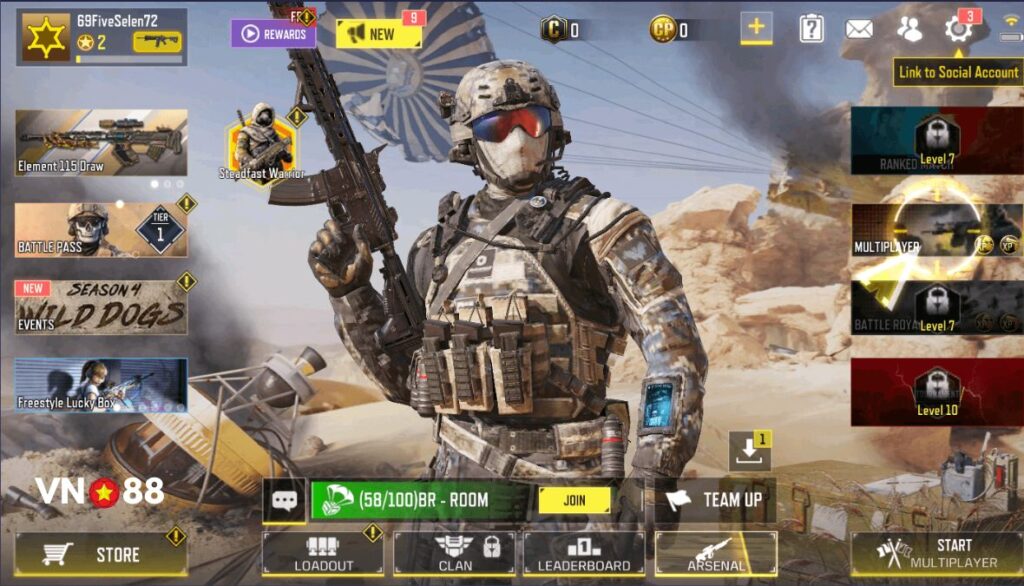1024x586 pixels.
Task: Open Season 4 Wild Dogs events
Action: tap(100, 306)
